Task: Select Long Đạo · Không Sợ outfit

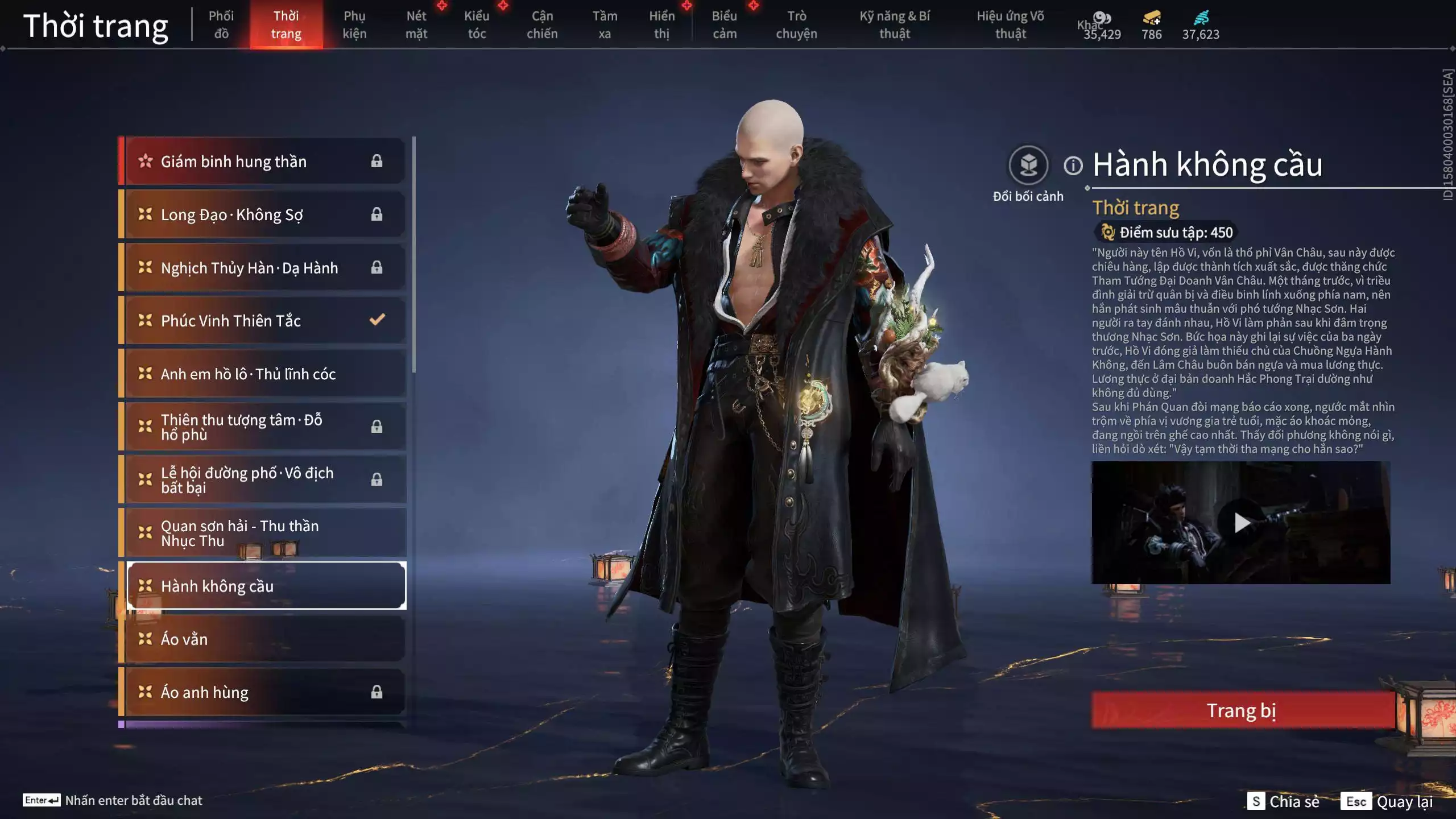Action: click(264, 214)
